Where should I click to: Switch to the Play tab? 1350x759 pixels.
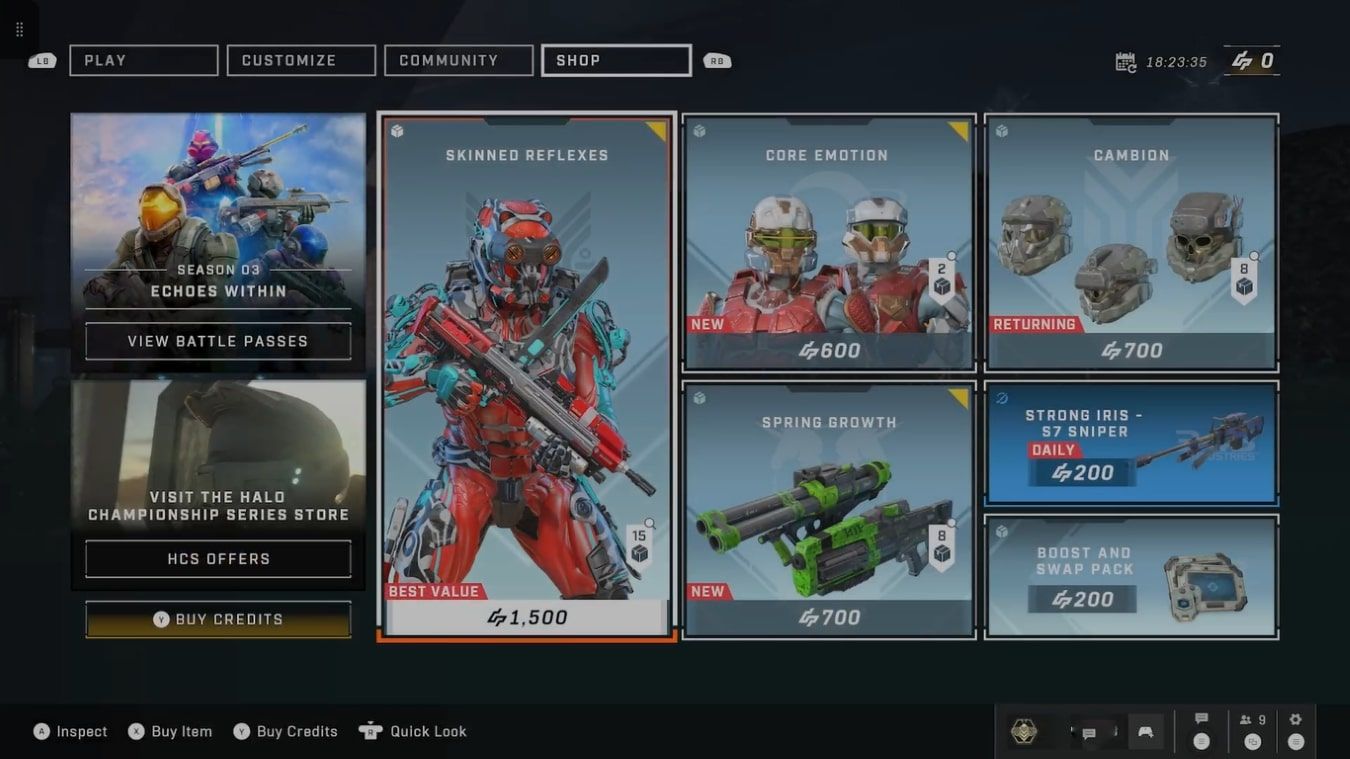[143, 60]
